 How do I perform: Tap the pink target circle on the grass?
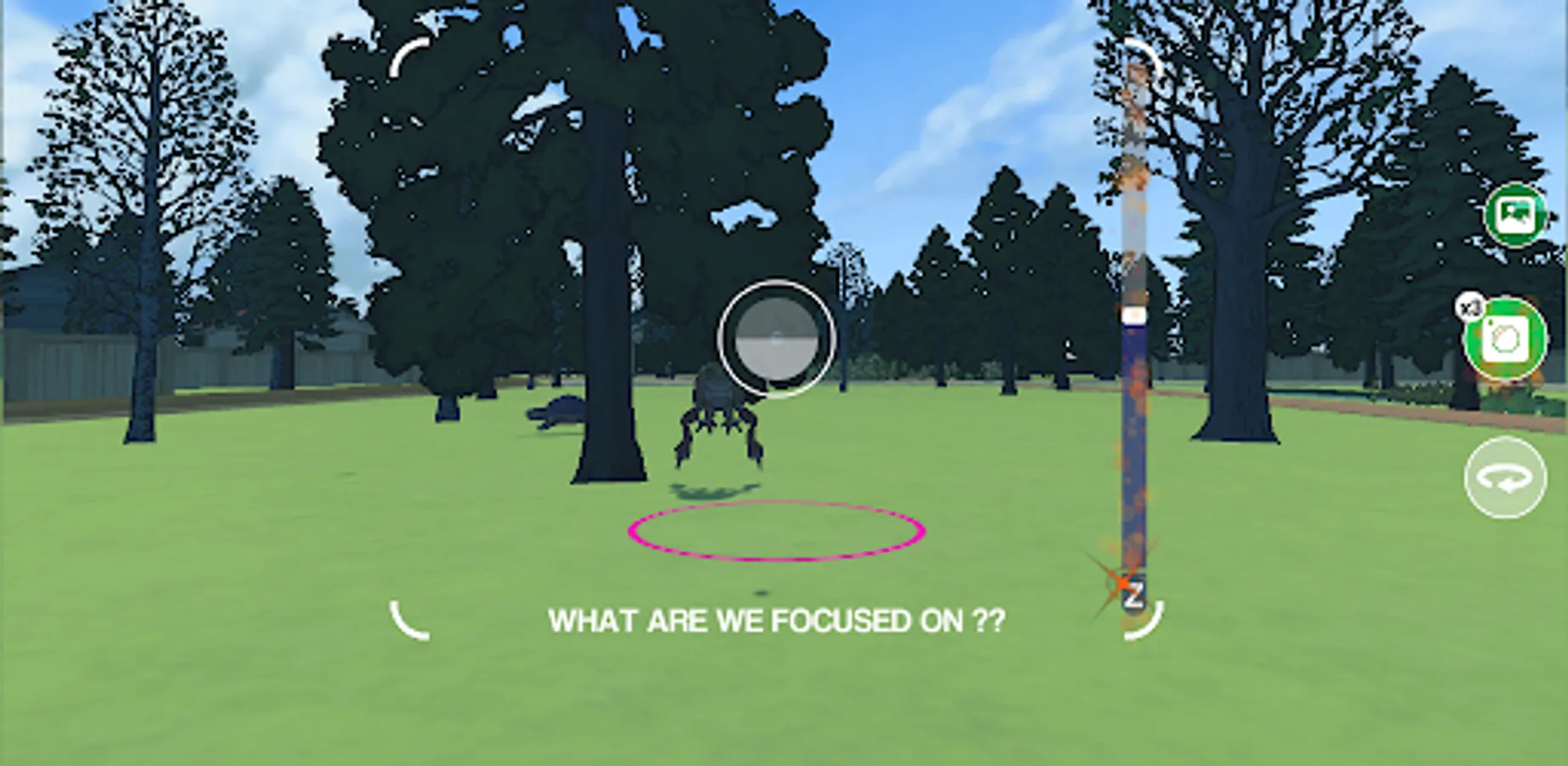(x=777, y=530)
